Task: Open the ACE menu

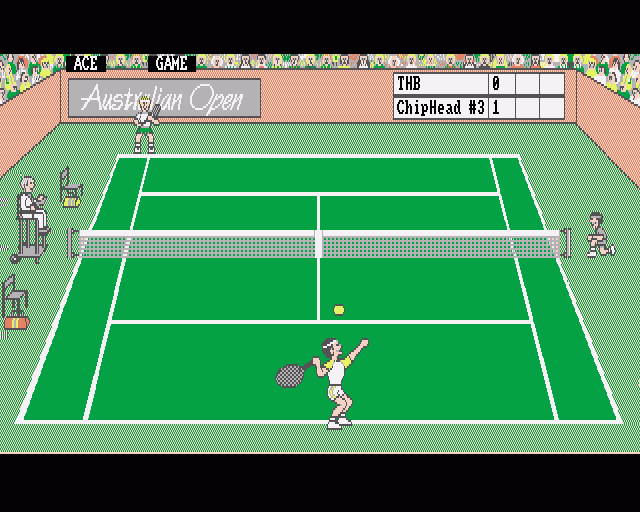Action: 86,63
